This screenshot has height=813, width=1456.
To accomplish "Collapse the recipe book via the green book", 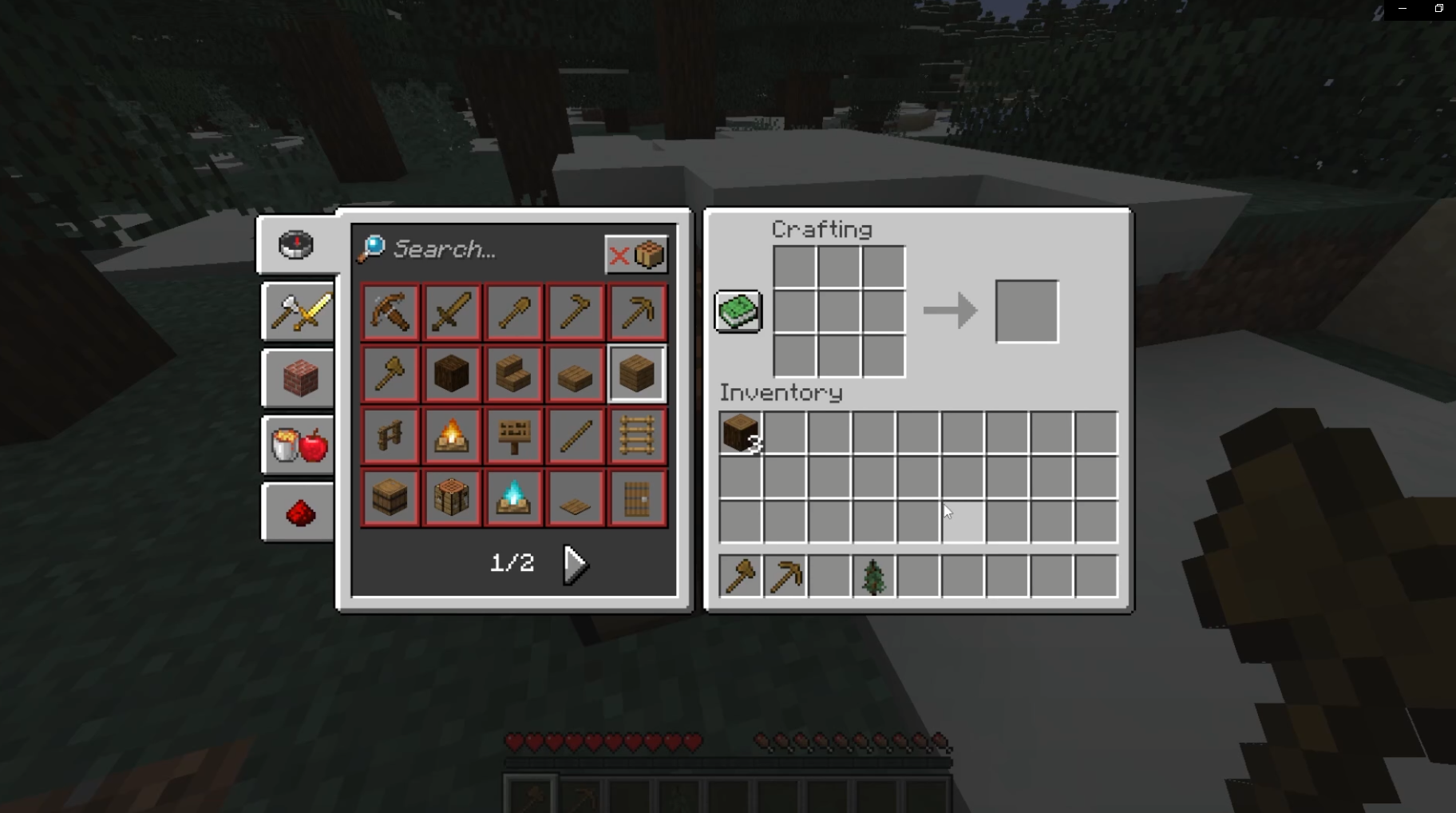I will 736,311.
